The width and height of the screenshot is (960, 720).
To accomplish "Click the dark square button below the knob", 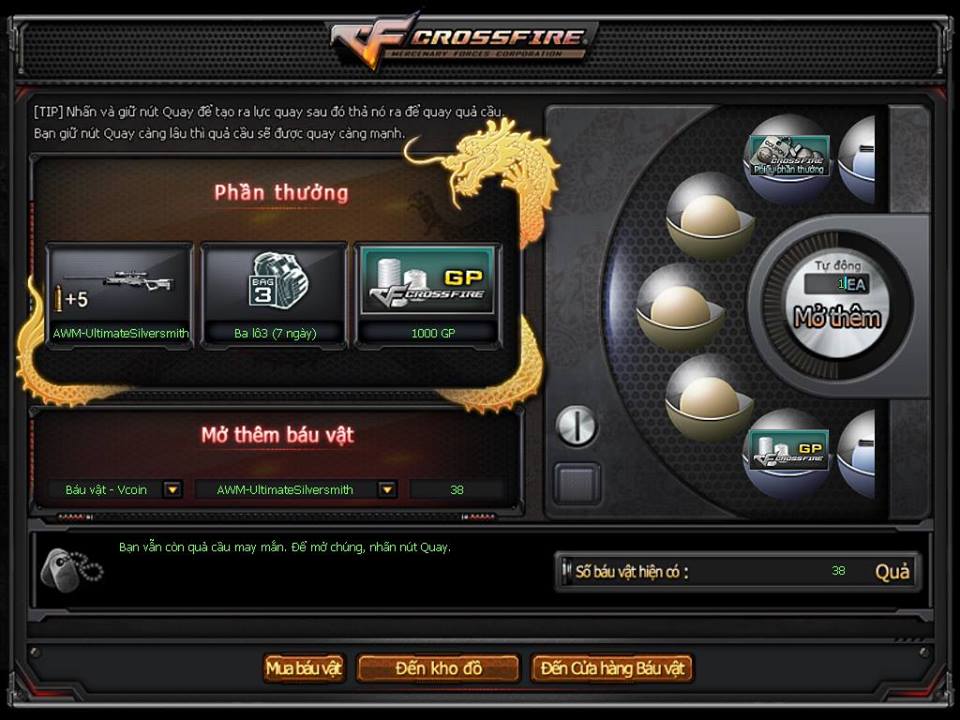I will pos(577,484).
